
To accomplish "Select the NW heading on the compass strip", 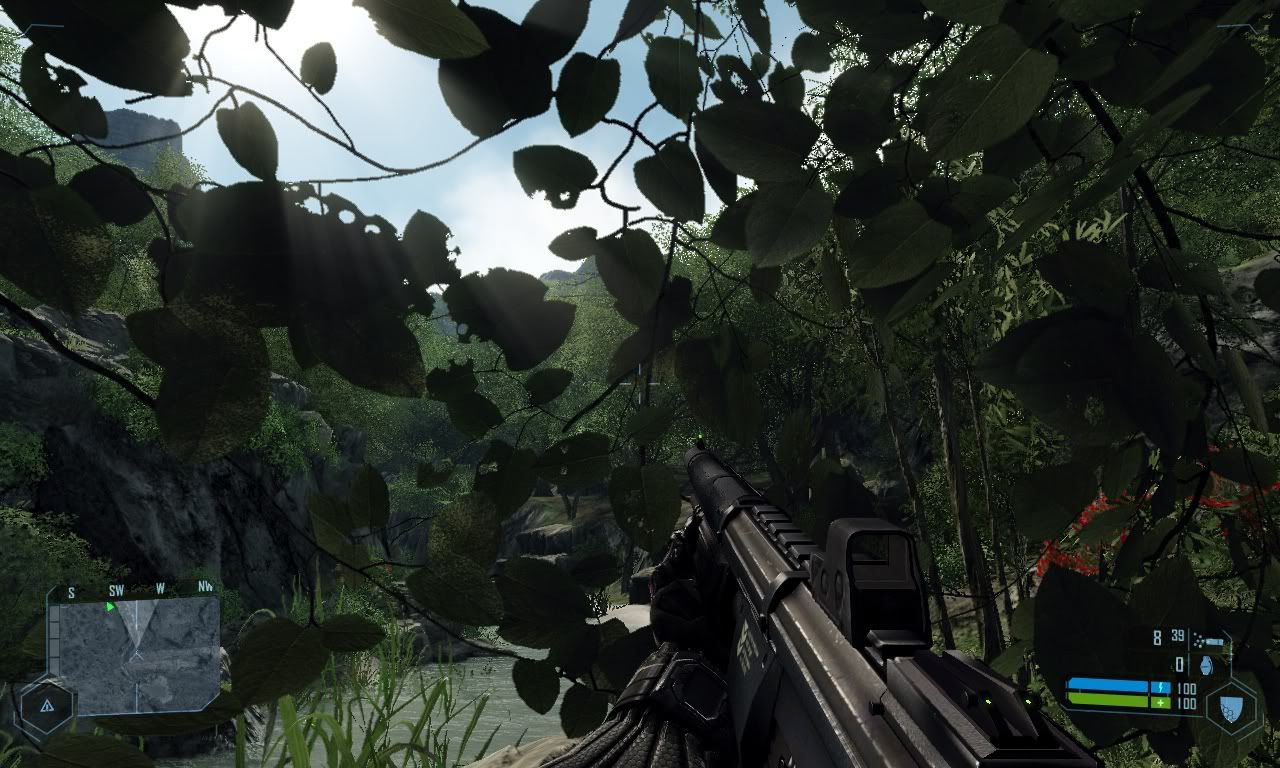I will tap(205, 587).
